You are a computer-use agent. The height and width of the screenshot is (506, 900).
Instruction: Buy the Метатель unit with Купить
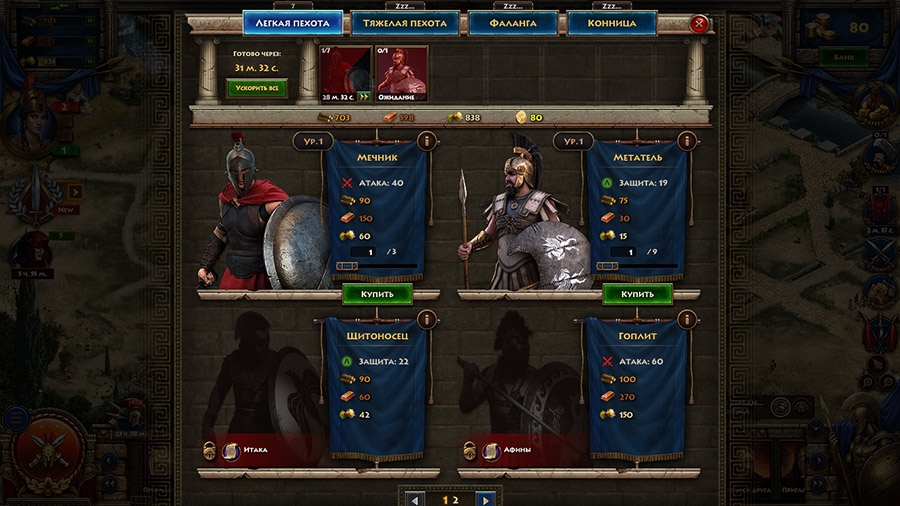coord(637,294)
